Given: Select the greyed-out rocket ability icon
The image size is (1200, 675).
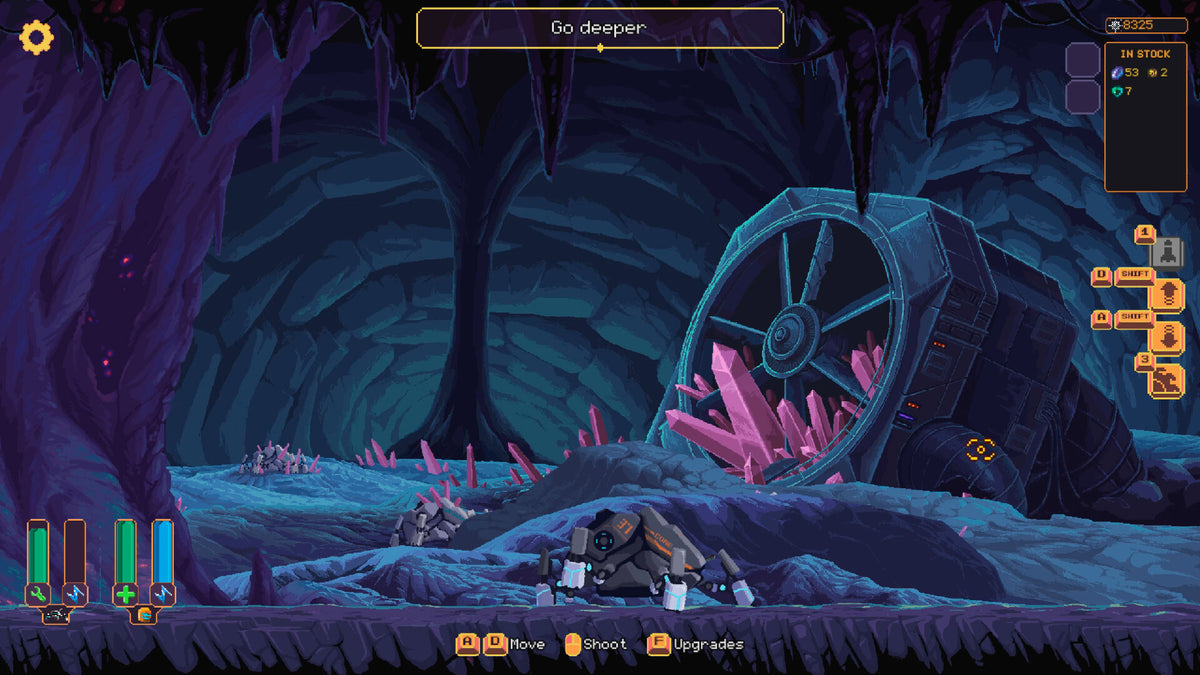Looking at the screenshot, I should click(1167, 251).
